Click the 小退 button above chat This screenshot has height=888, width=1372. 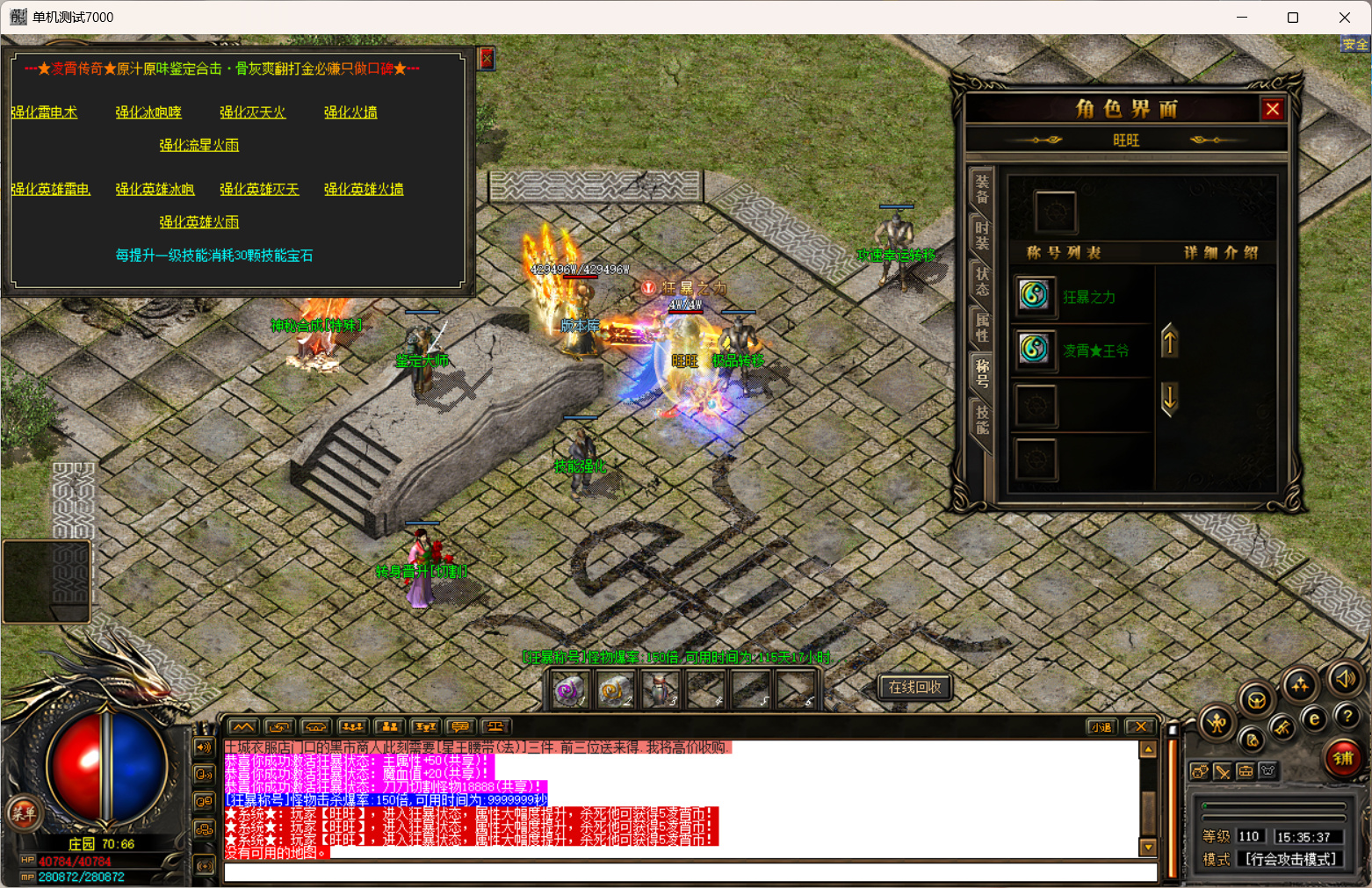click(x=1101, y=726)
